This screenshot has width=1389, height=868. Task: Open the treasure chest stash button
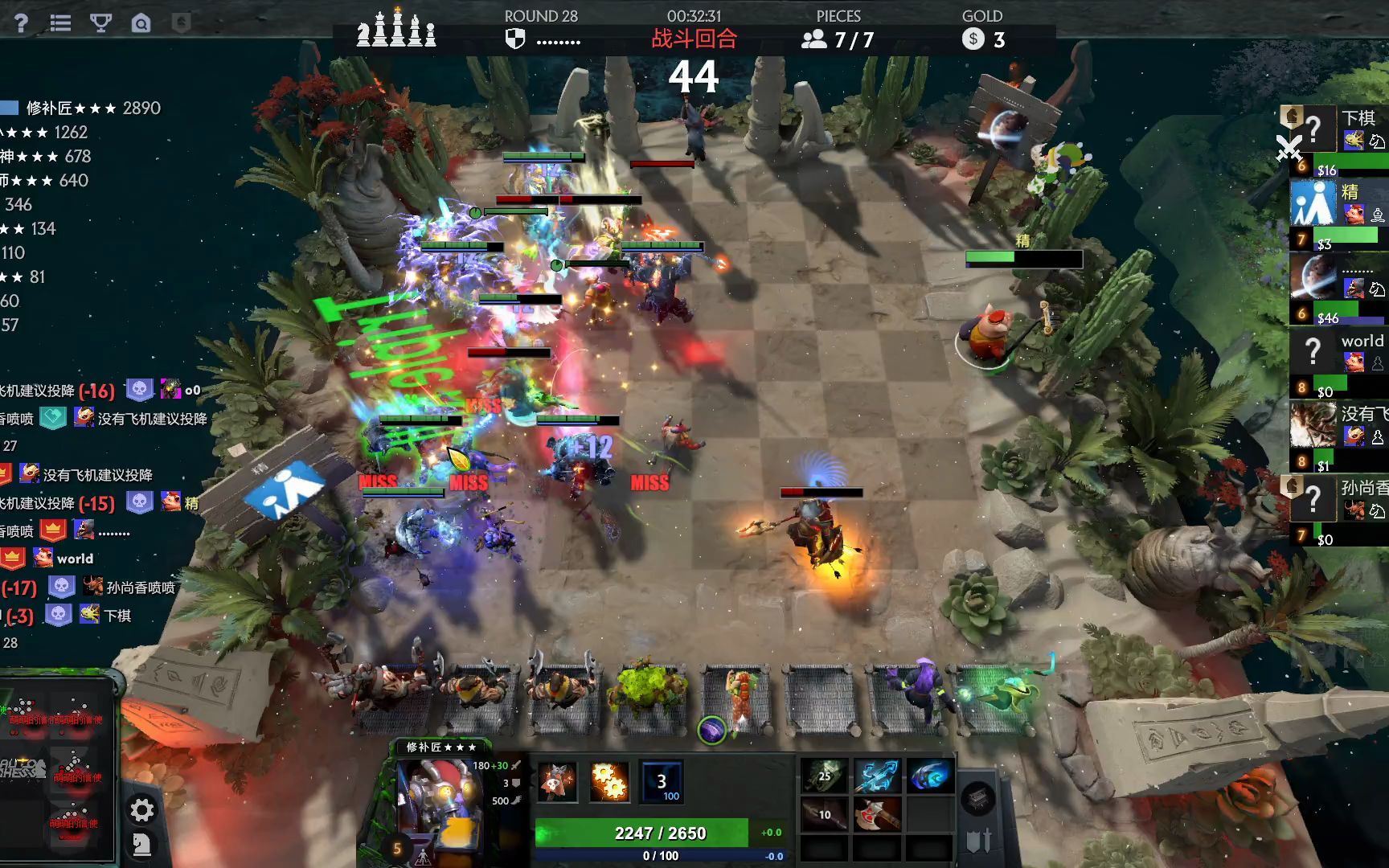pyautogui.click(x=979, y=798)
